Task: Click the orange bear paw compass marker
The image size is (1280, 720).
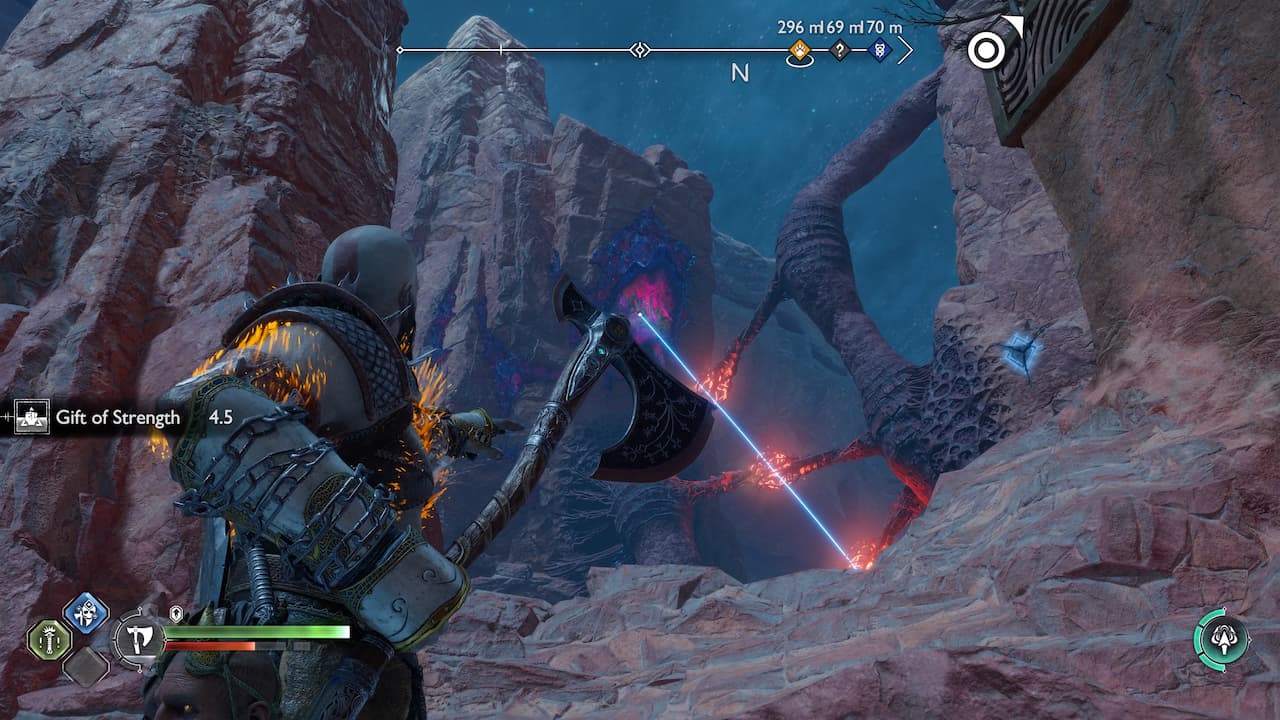Action: point(799,50)
